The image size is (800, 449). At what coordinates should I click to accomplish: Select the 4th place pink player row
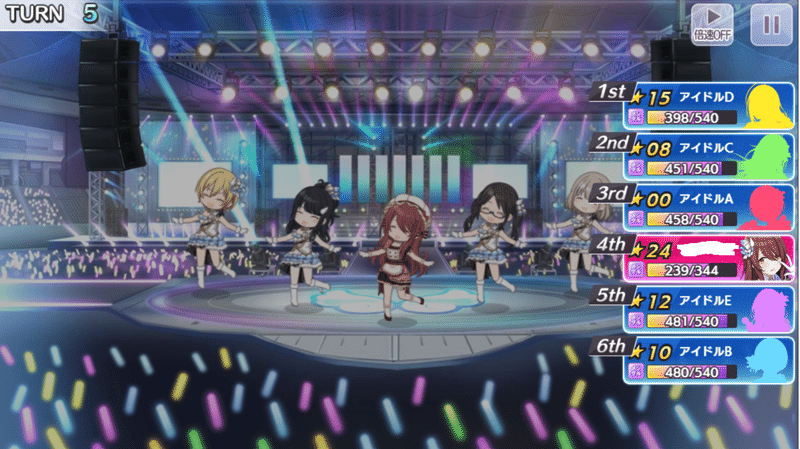710,259
